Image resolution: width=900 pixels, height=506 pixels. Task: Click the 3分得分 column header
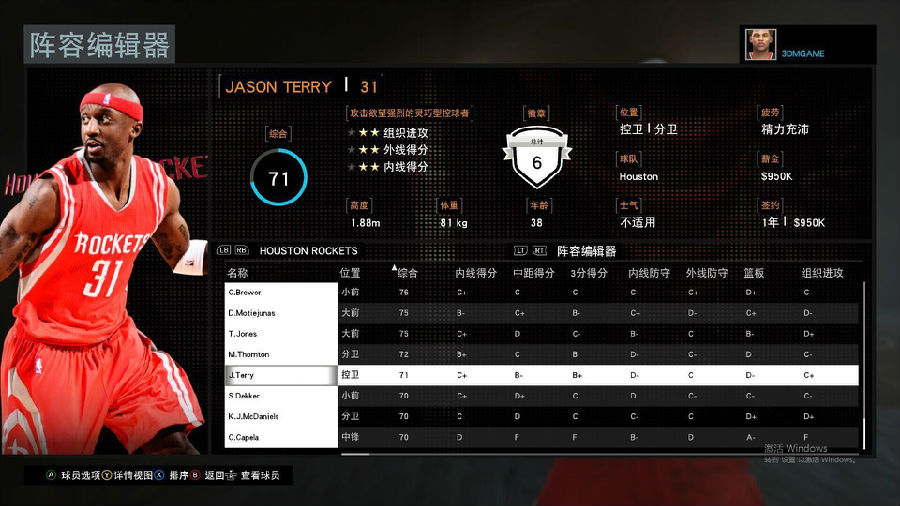590,272
